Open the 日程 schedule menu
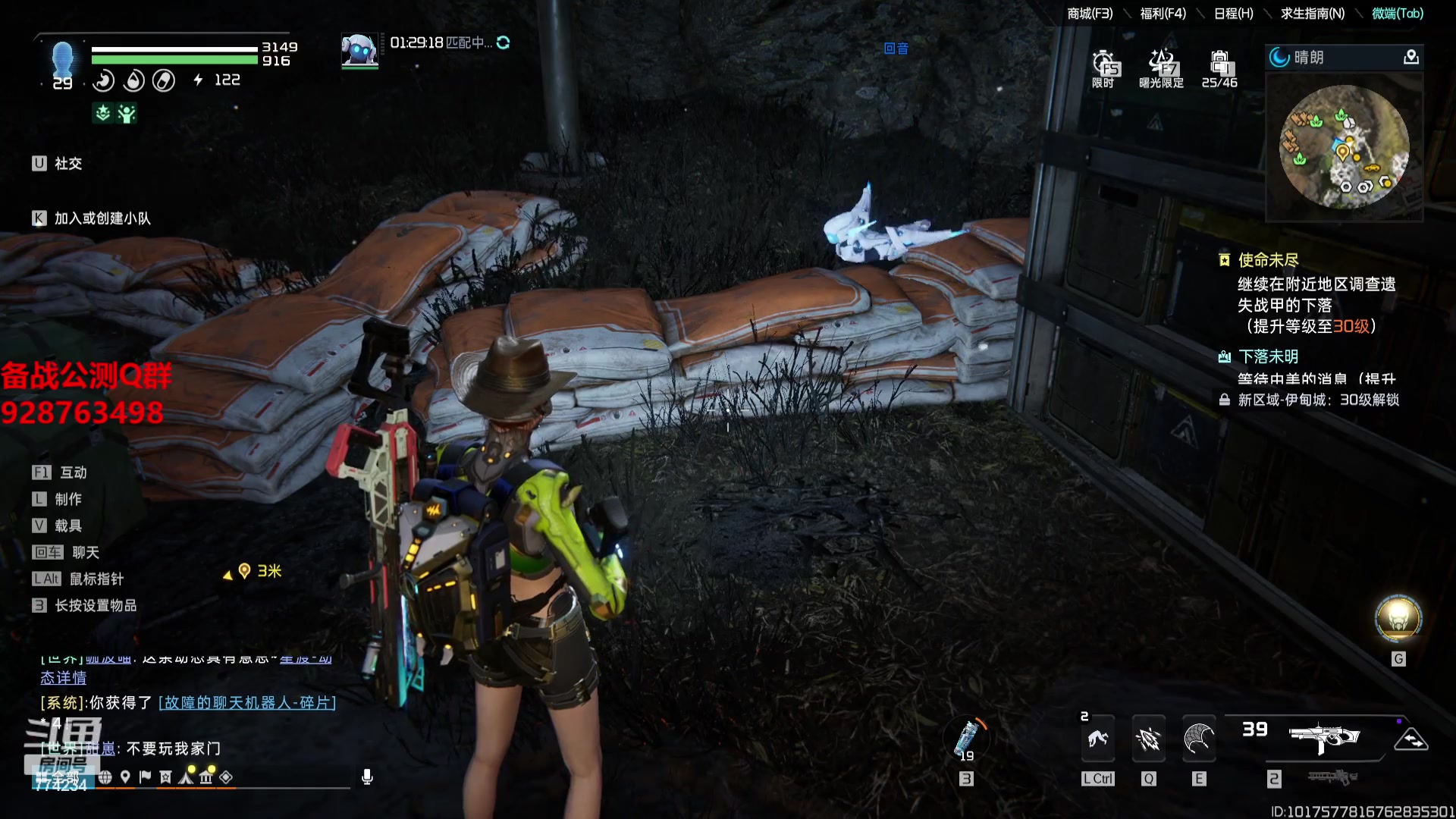 pyautogui.click(x=1233, y=14)
